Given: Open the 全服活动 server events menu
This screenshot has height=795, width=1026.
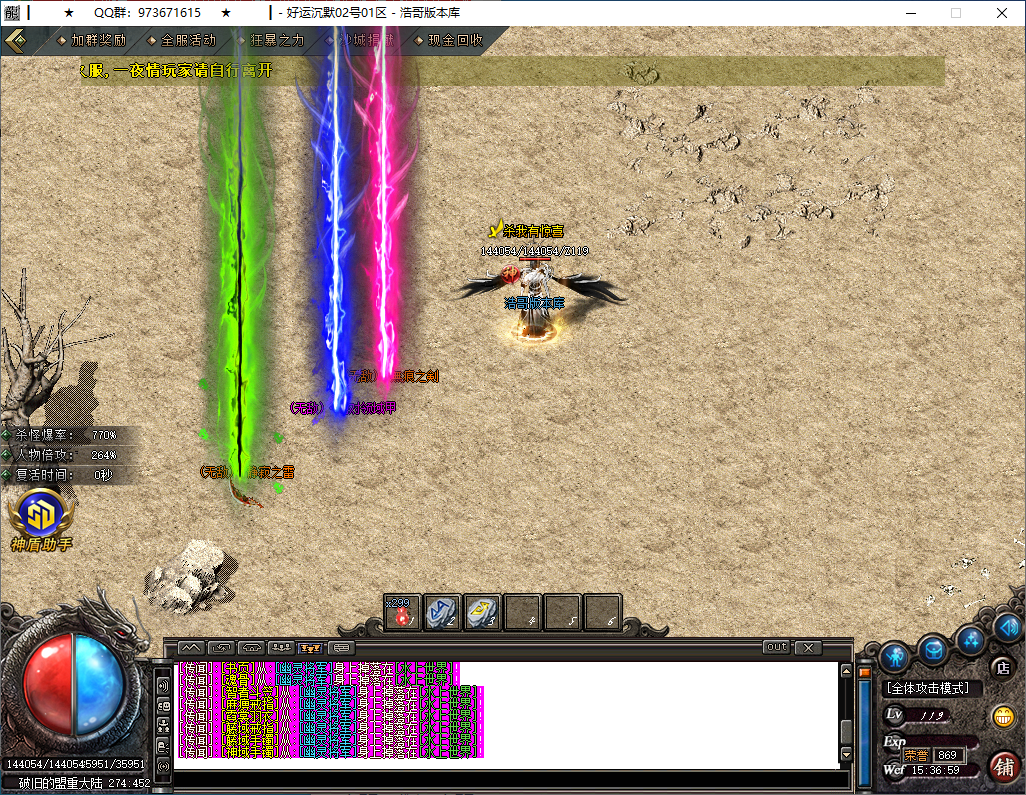Looking at the screenshot, I should (x=187, y=41).
